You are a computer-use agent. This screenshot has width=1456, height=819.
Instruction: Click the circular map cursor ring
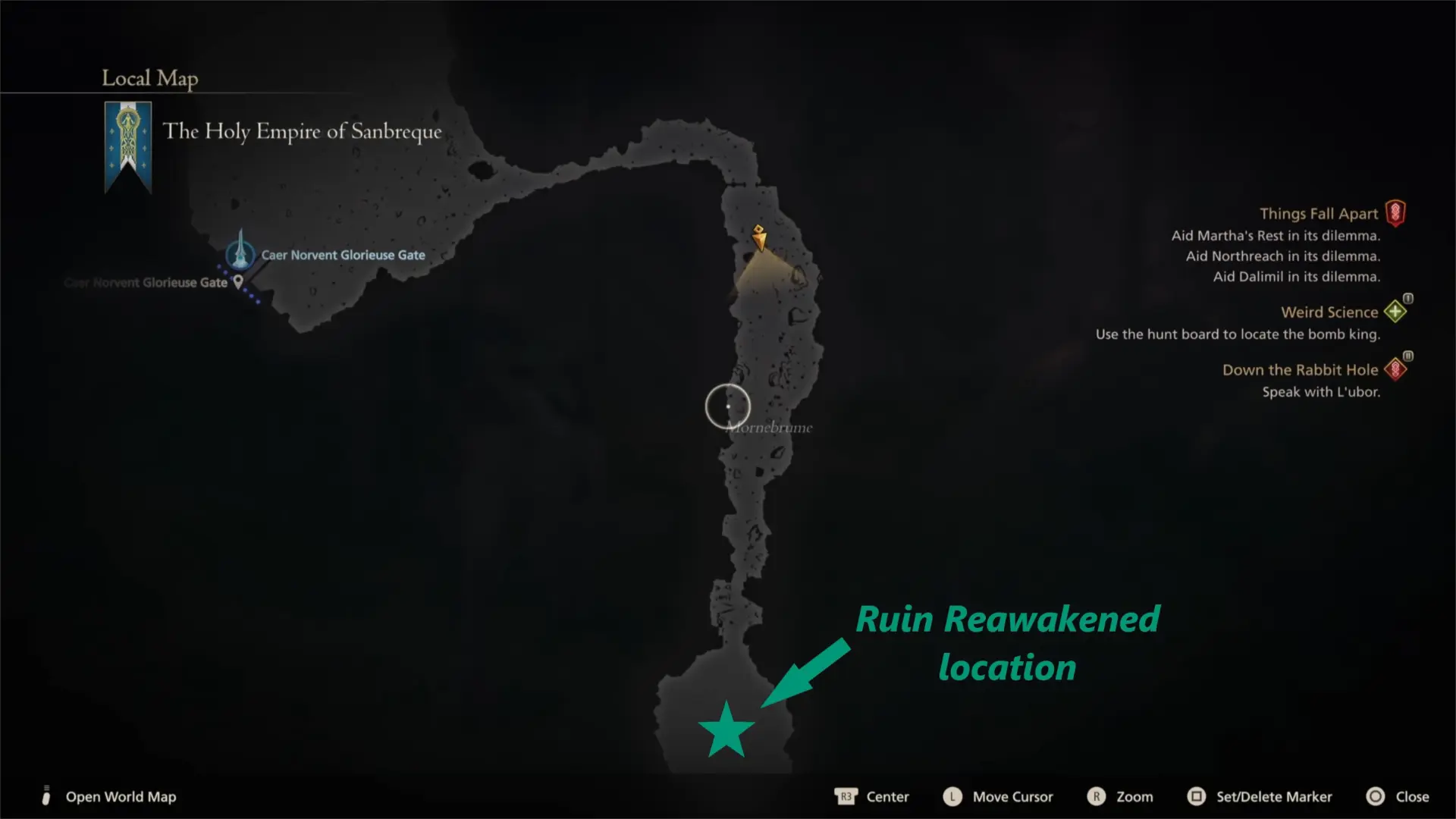click(727, 406)
